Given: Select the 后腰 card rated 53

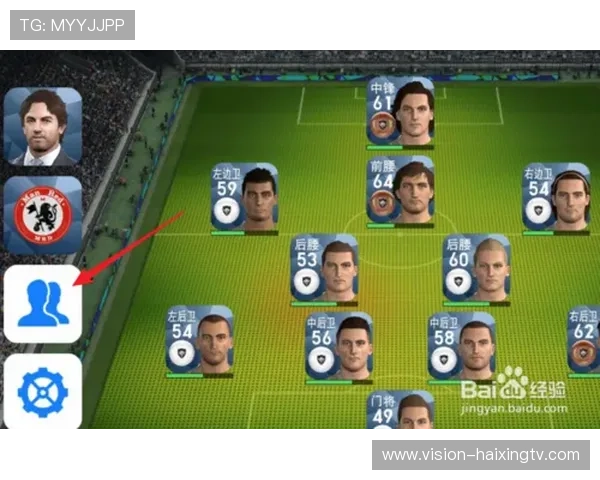Looking at the screenshot, I should 325,268.
